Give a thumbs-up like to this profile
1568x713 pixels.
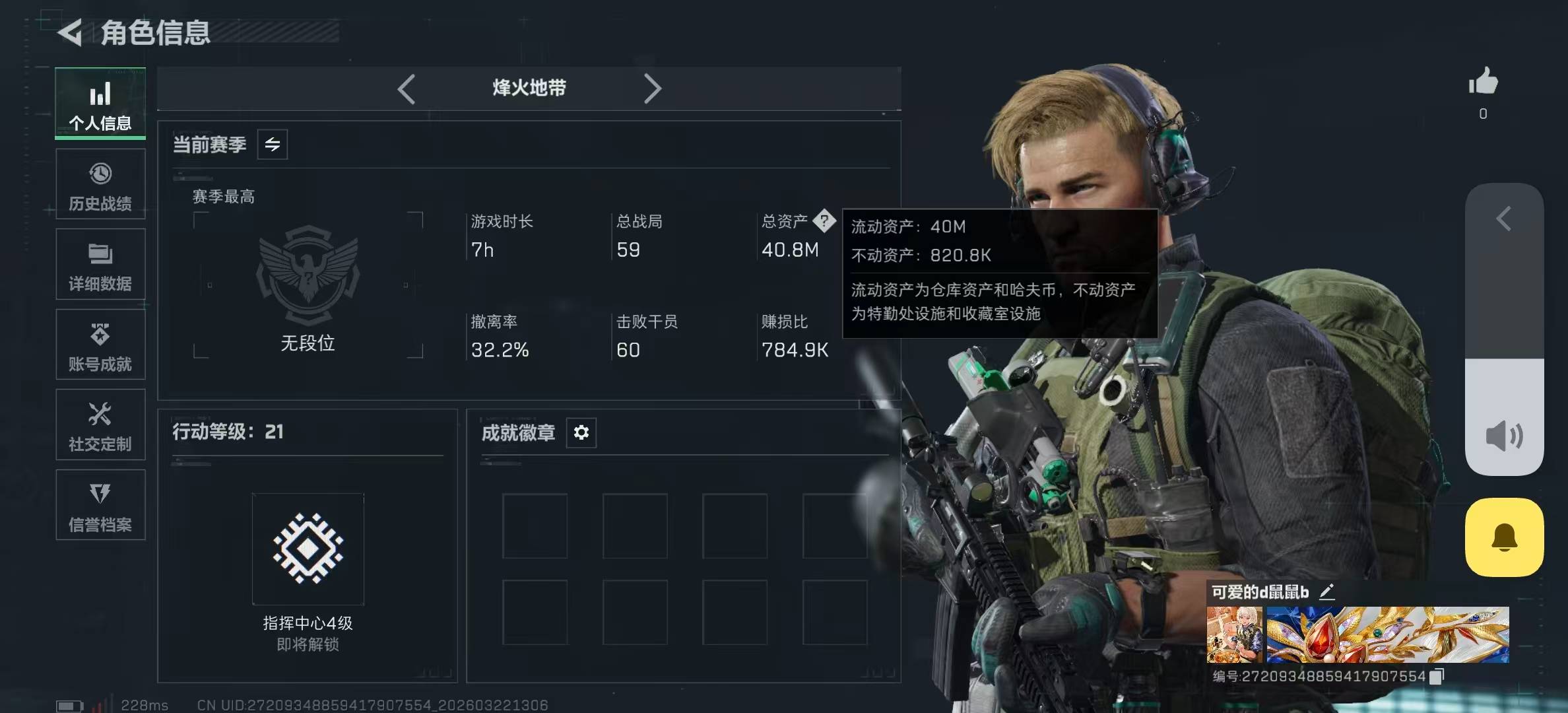1483,82
